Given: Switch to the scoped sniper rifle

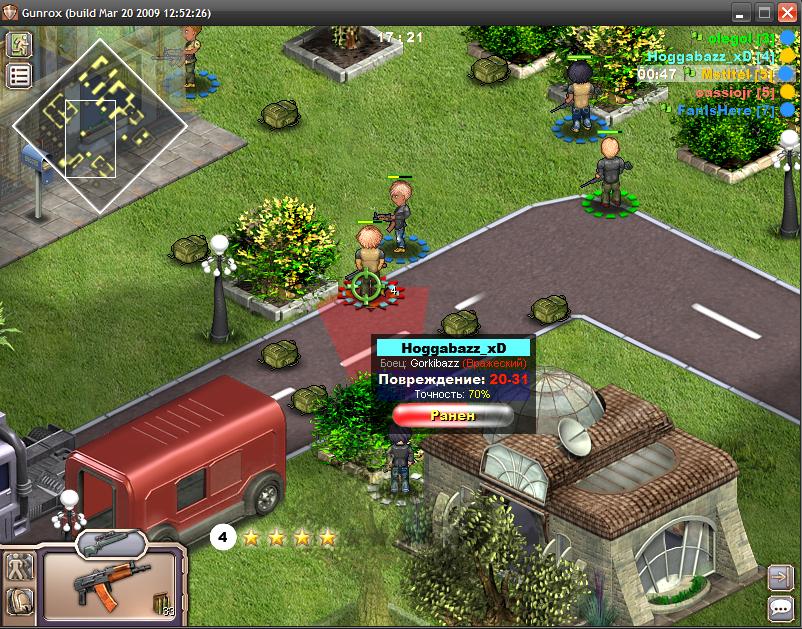Looking at the screenshot, I should pos(110,543).
